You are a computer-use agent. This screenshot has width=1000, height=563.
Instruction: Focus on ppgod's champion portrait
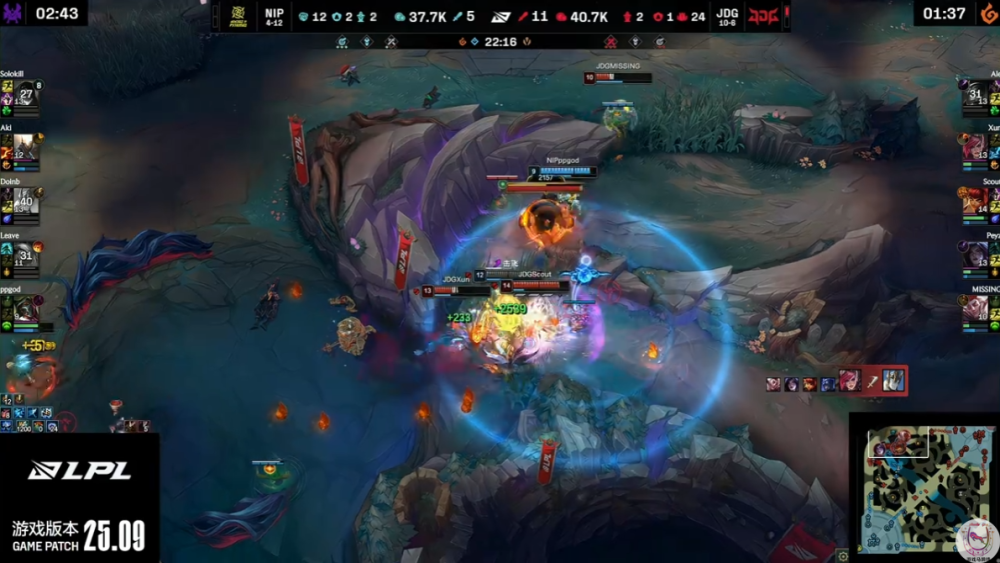point(26,309)
